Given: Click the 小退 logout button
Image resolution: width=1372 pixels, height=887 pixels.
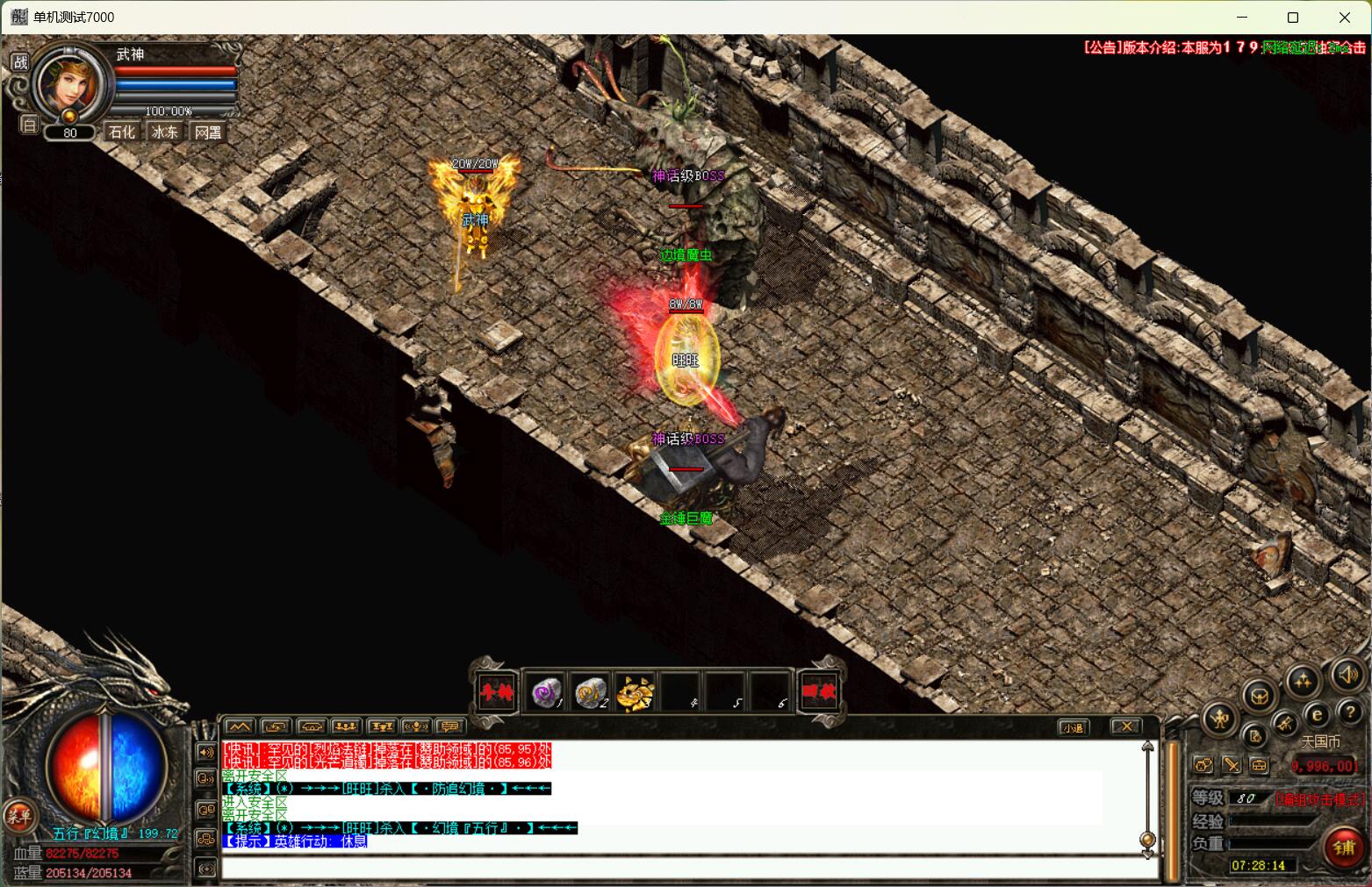Looking at the screenshot, I should coord(1073,727).
